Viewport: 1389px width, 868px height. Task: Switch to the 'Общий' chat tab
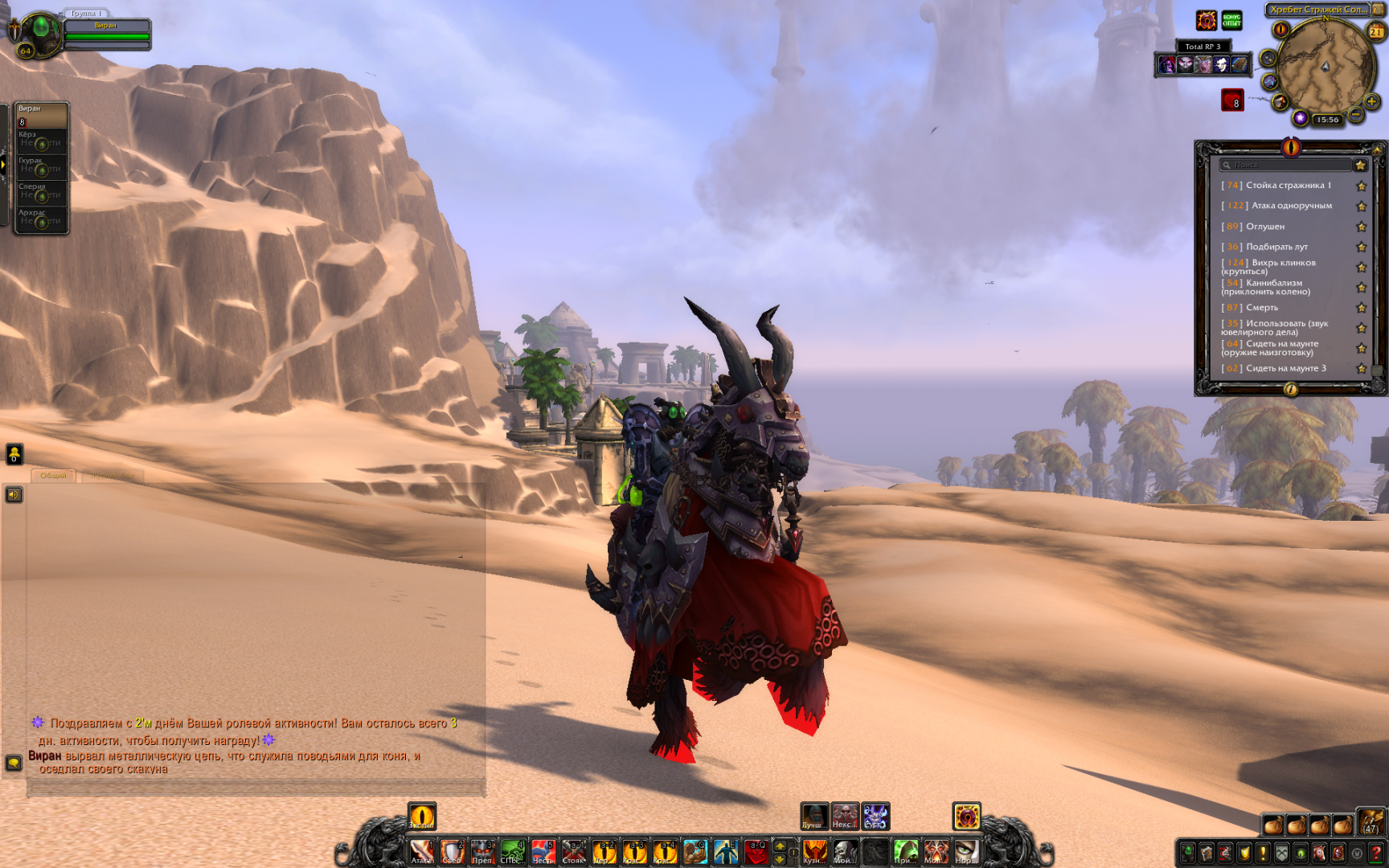click(54, 476)
